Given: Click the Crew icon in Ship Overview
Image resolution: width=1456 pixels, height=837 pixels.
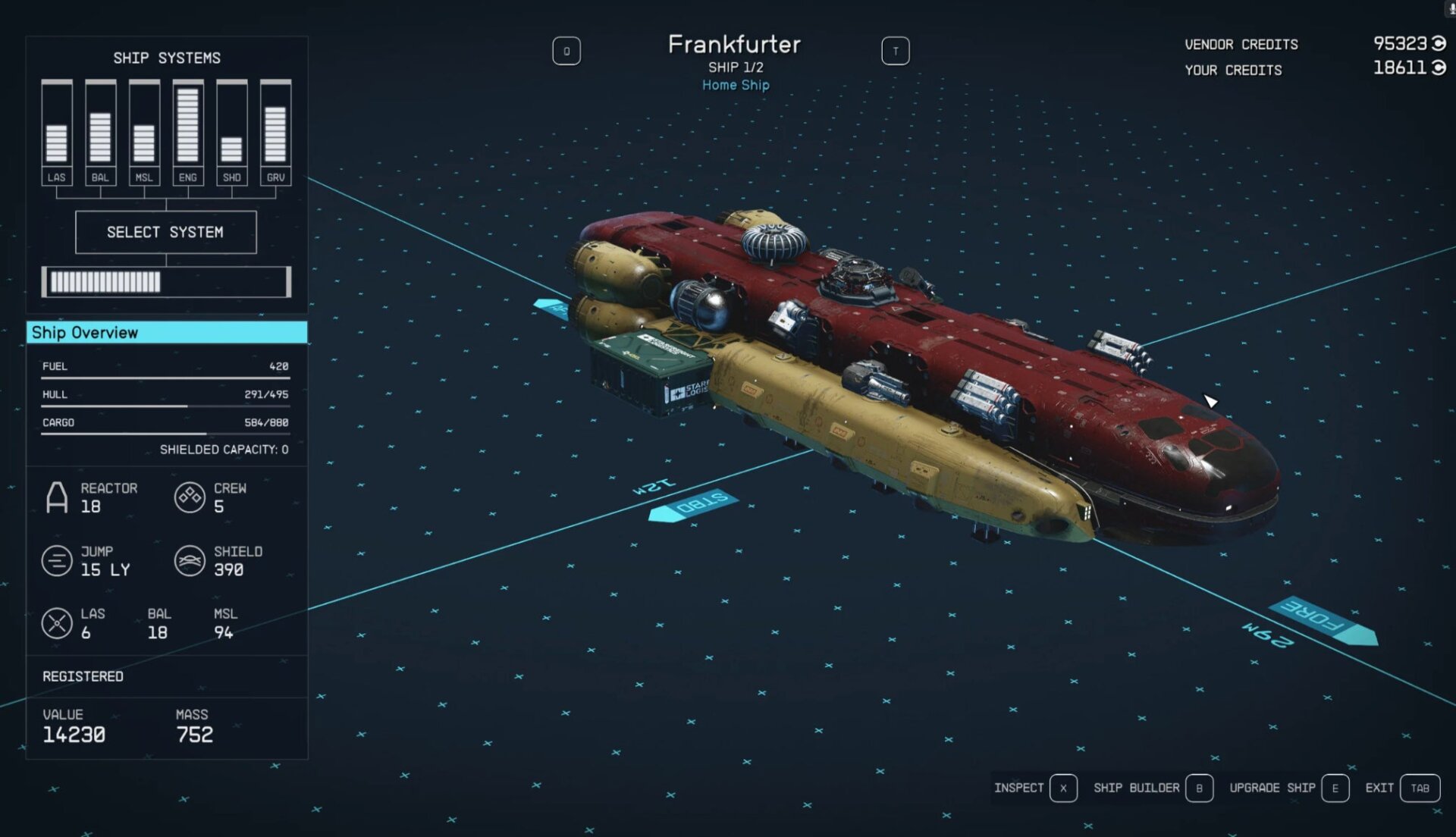Looking at the screenshot, I should click(x=188, y=498).
